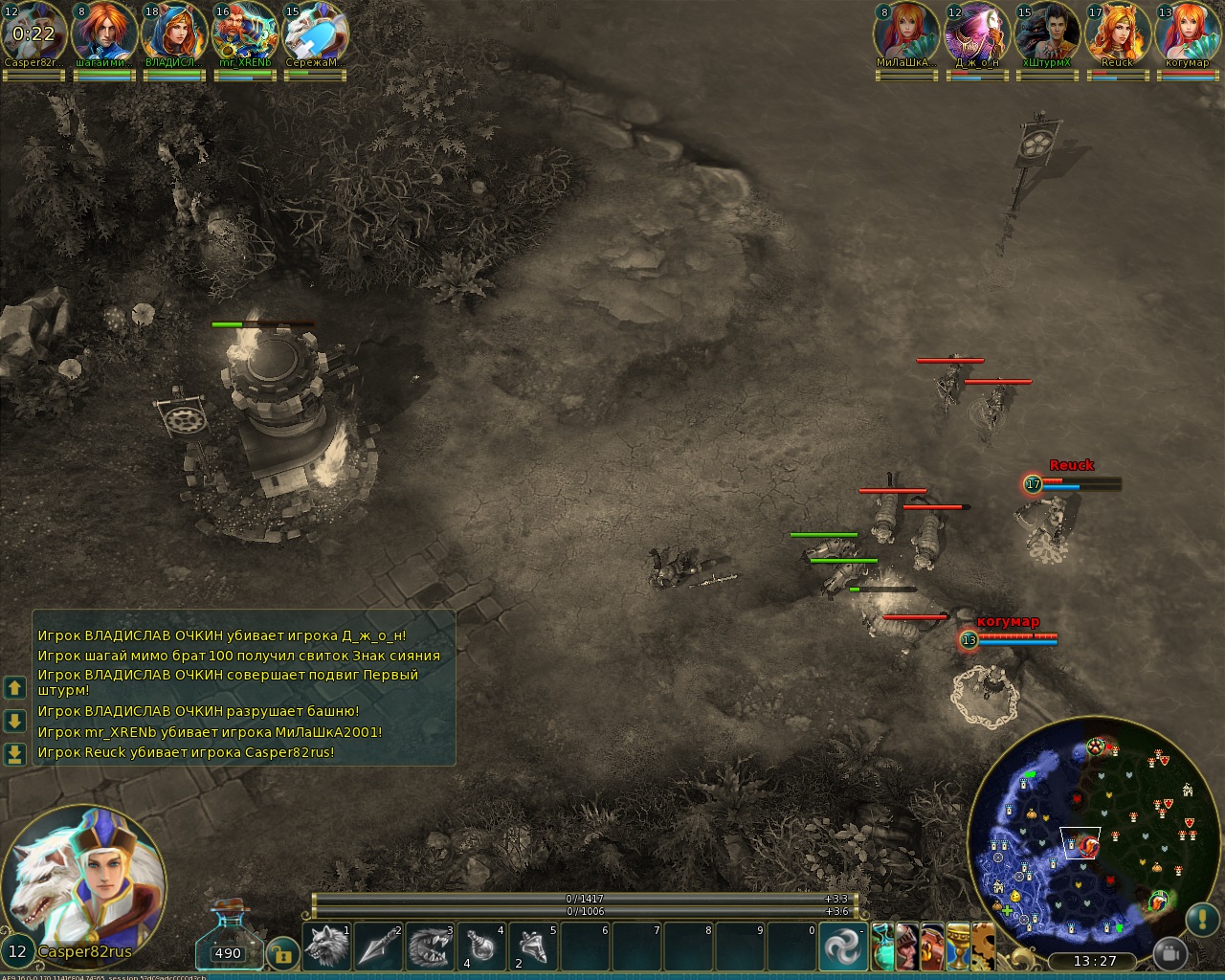Click the minimap
1225x980 pixels.
(1083, 833)
